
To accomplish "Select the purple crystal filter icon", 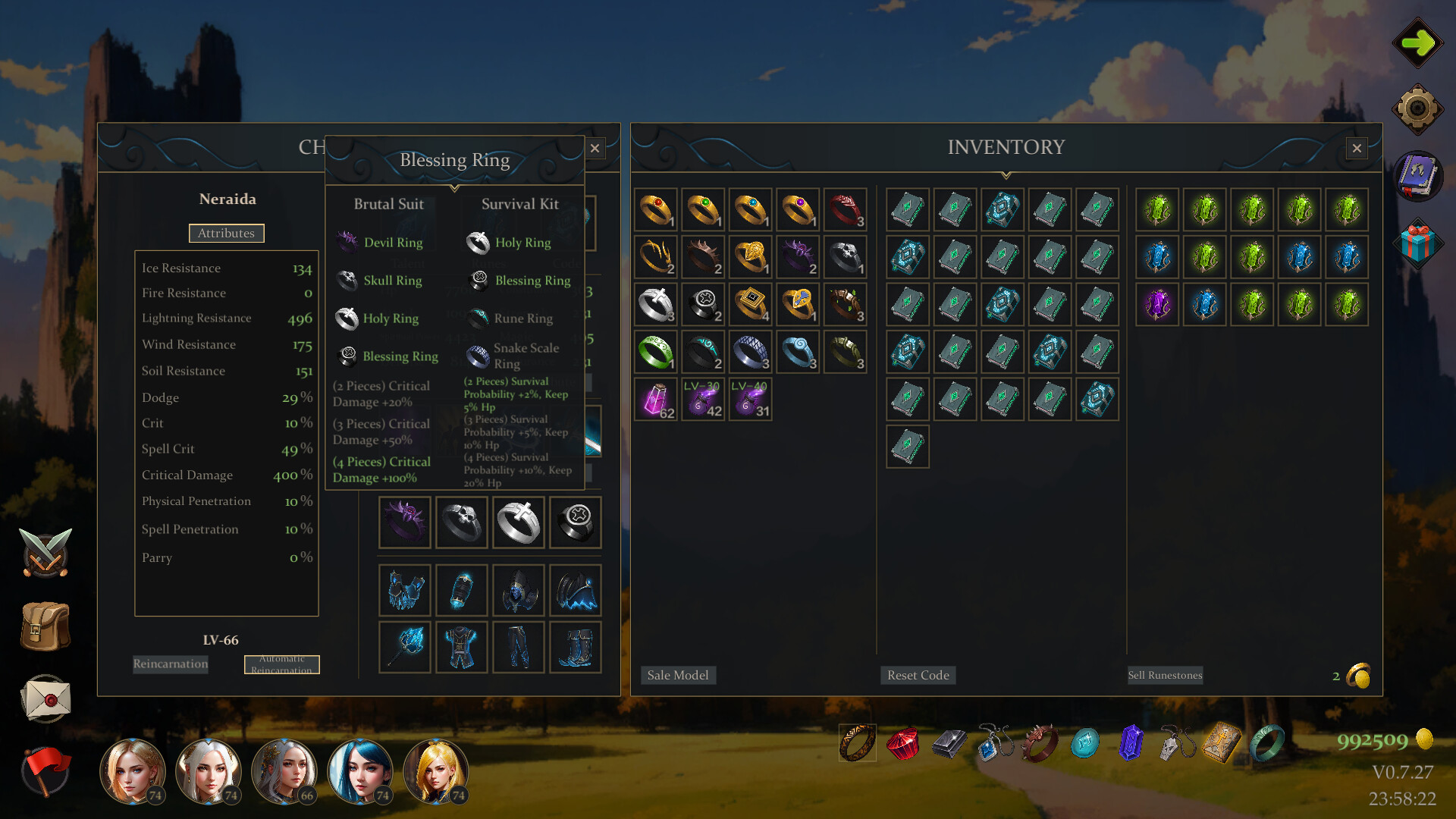I will pos(1131,745).
